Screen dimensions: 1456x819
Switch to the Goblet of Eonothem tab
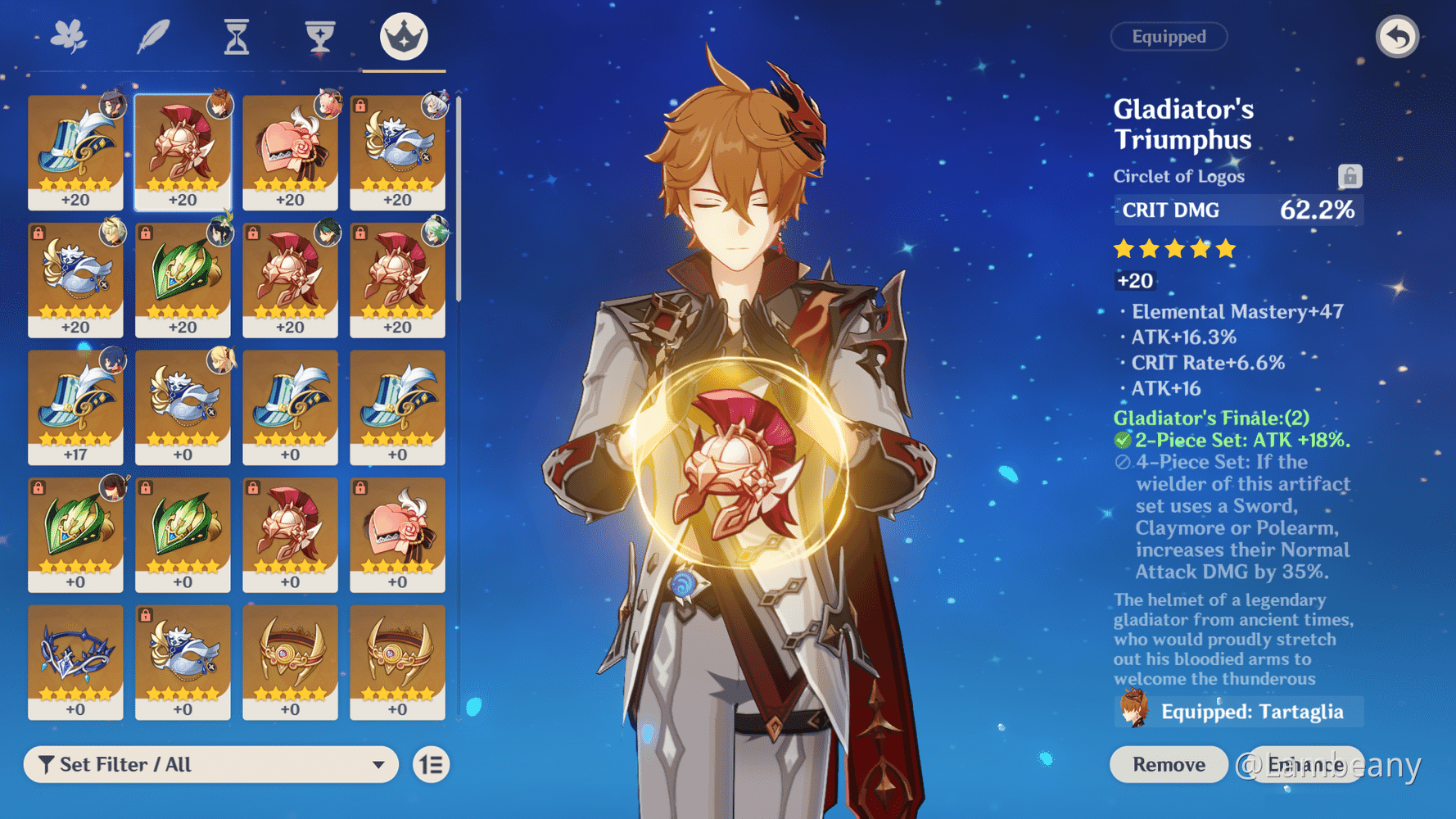(x=319, y=36)
